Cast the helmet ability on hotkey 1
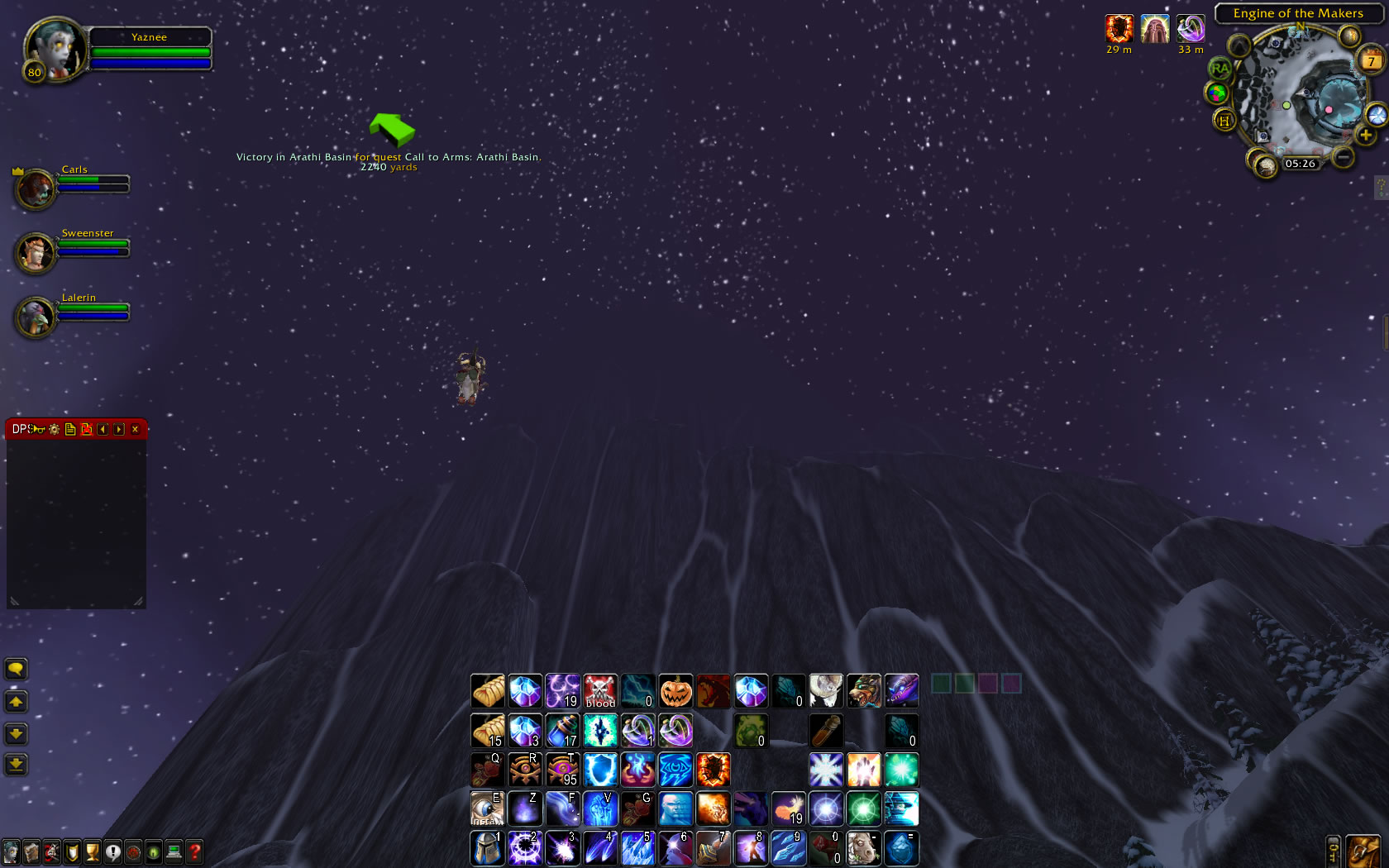The width and height of the screenshot is (1389, 868). pyautogui.click(x=486, y=848)
